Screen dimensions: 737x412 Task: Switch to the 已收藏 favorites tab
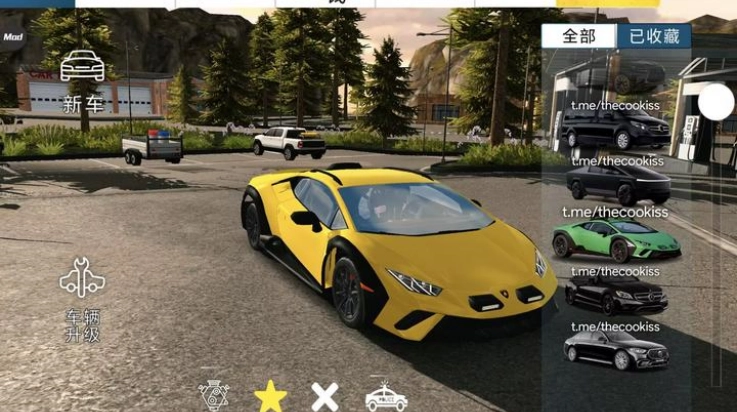(x=654, y=36)
